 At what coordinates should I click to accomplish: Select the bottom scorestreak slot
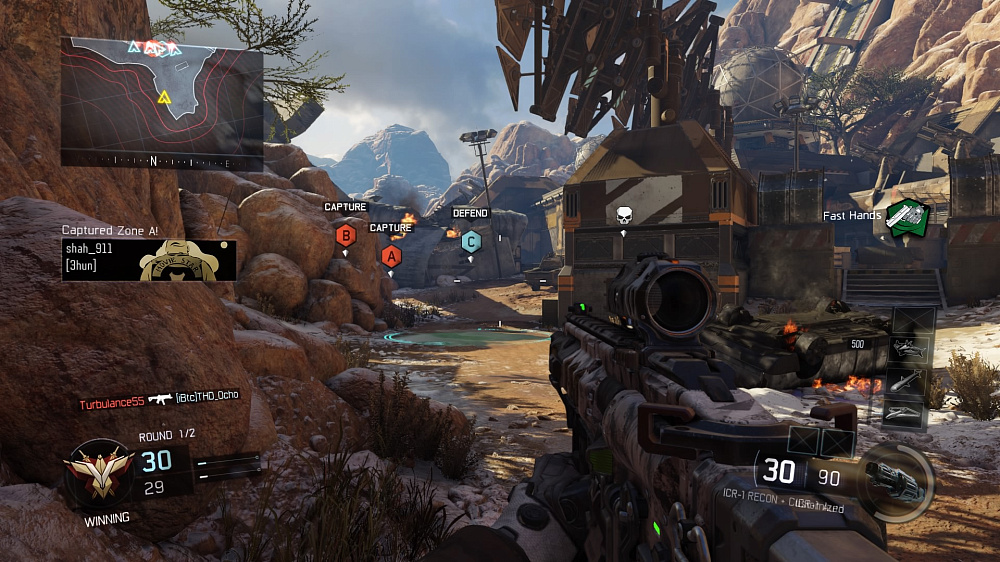[910, 414]
